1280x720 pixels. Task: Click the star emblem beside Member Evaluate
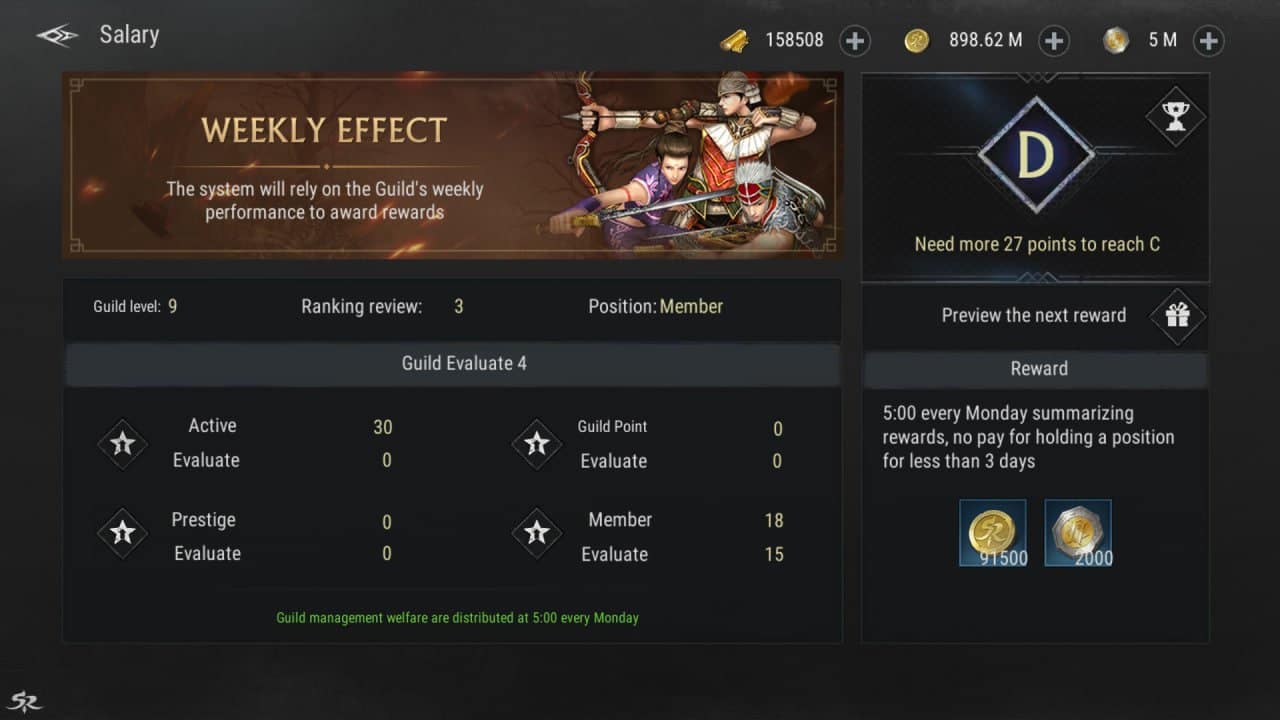click(x=537, y=534)
